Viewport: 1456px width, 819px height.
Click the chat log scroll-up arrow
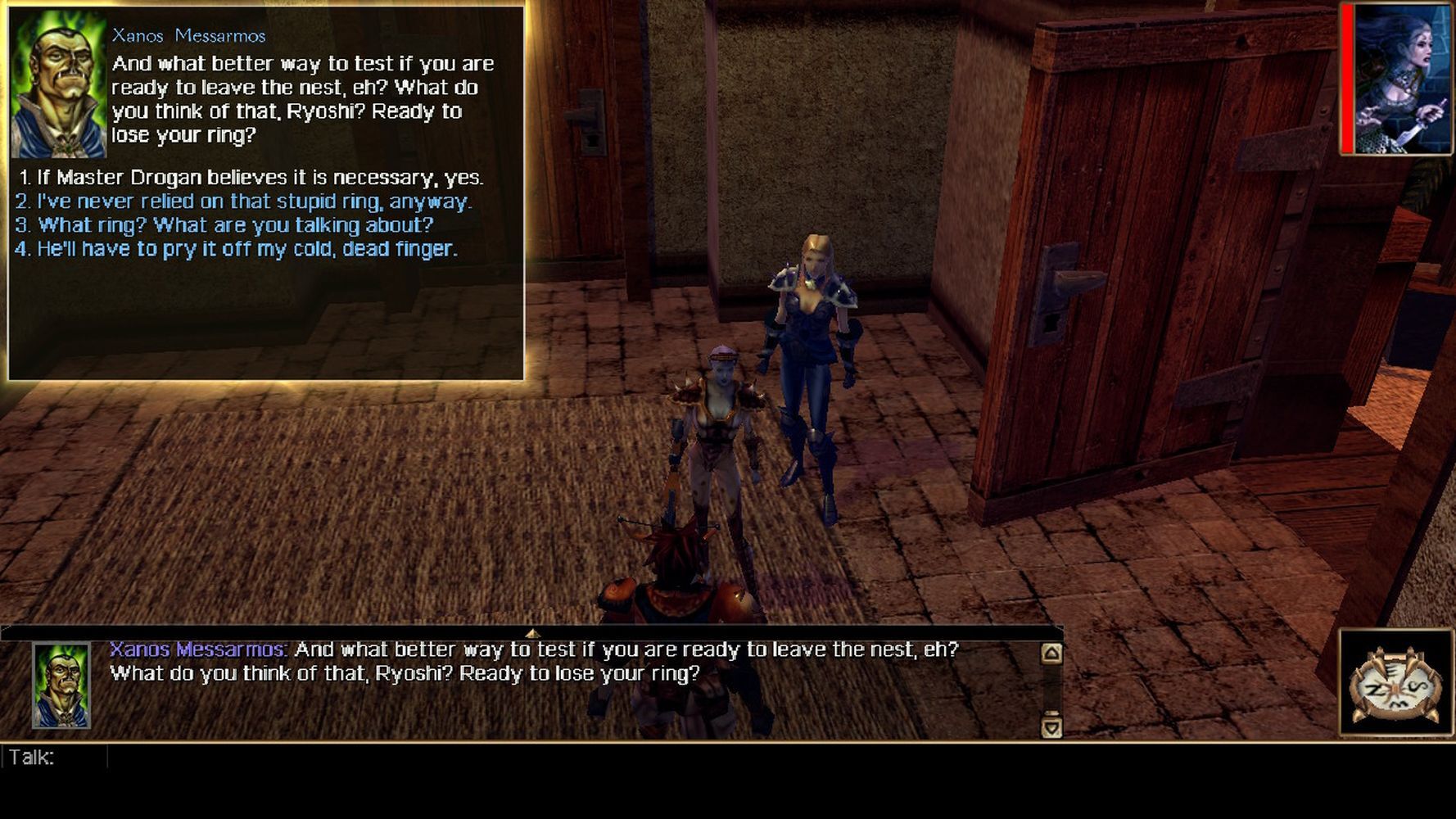click(x=1051, y=653)
